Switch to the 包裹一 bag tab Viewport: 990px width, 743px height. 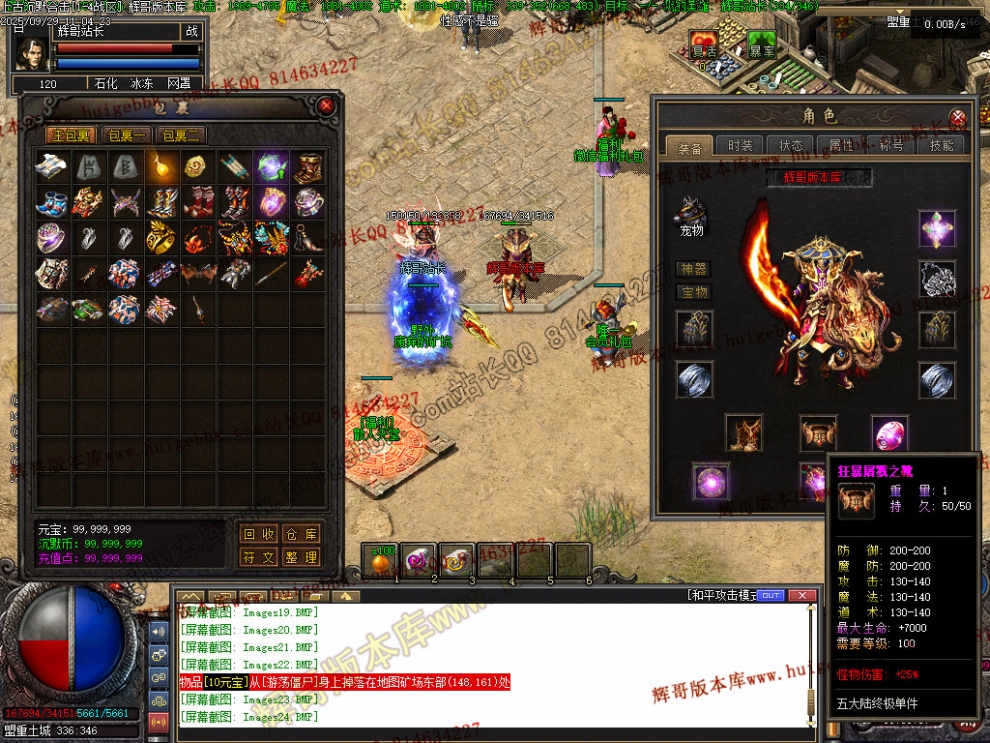(127, 135)
